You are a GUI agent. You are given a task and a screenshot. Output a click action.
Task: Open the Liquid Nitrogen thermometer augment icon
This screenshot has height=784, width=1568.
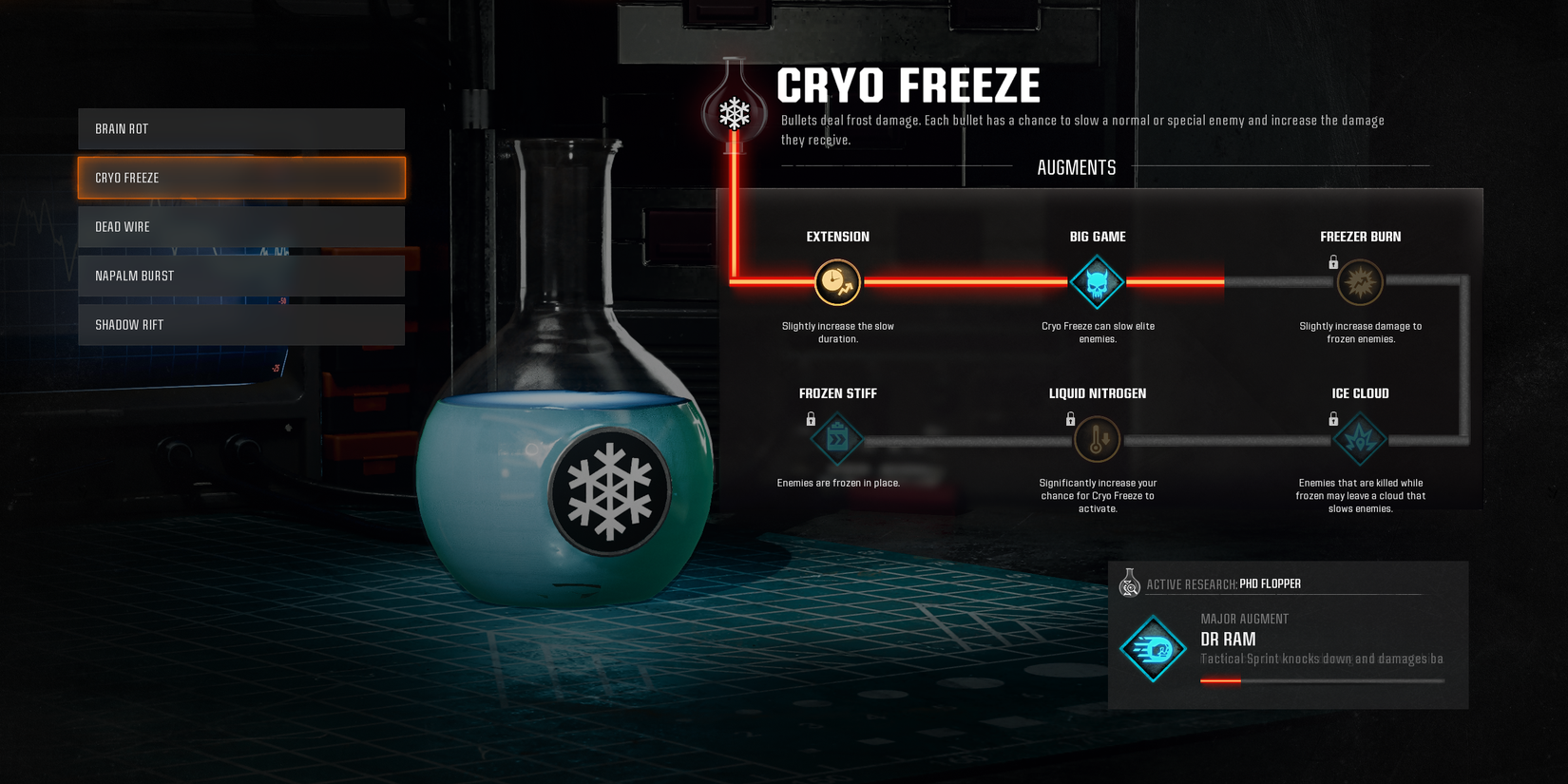pos(1097,439)
